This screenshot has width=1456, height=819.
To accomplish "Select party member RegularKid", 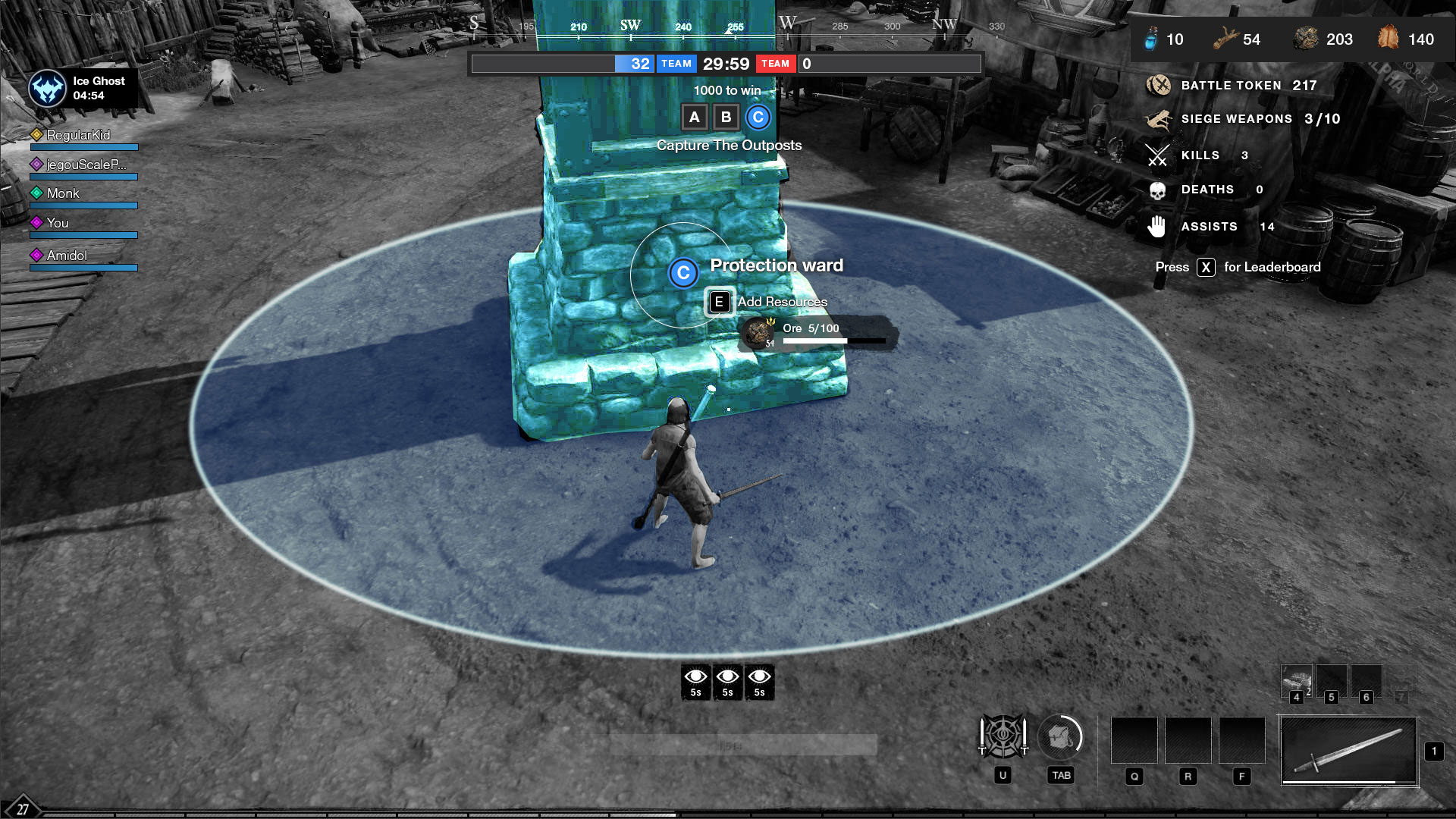I will pos(78,135).
